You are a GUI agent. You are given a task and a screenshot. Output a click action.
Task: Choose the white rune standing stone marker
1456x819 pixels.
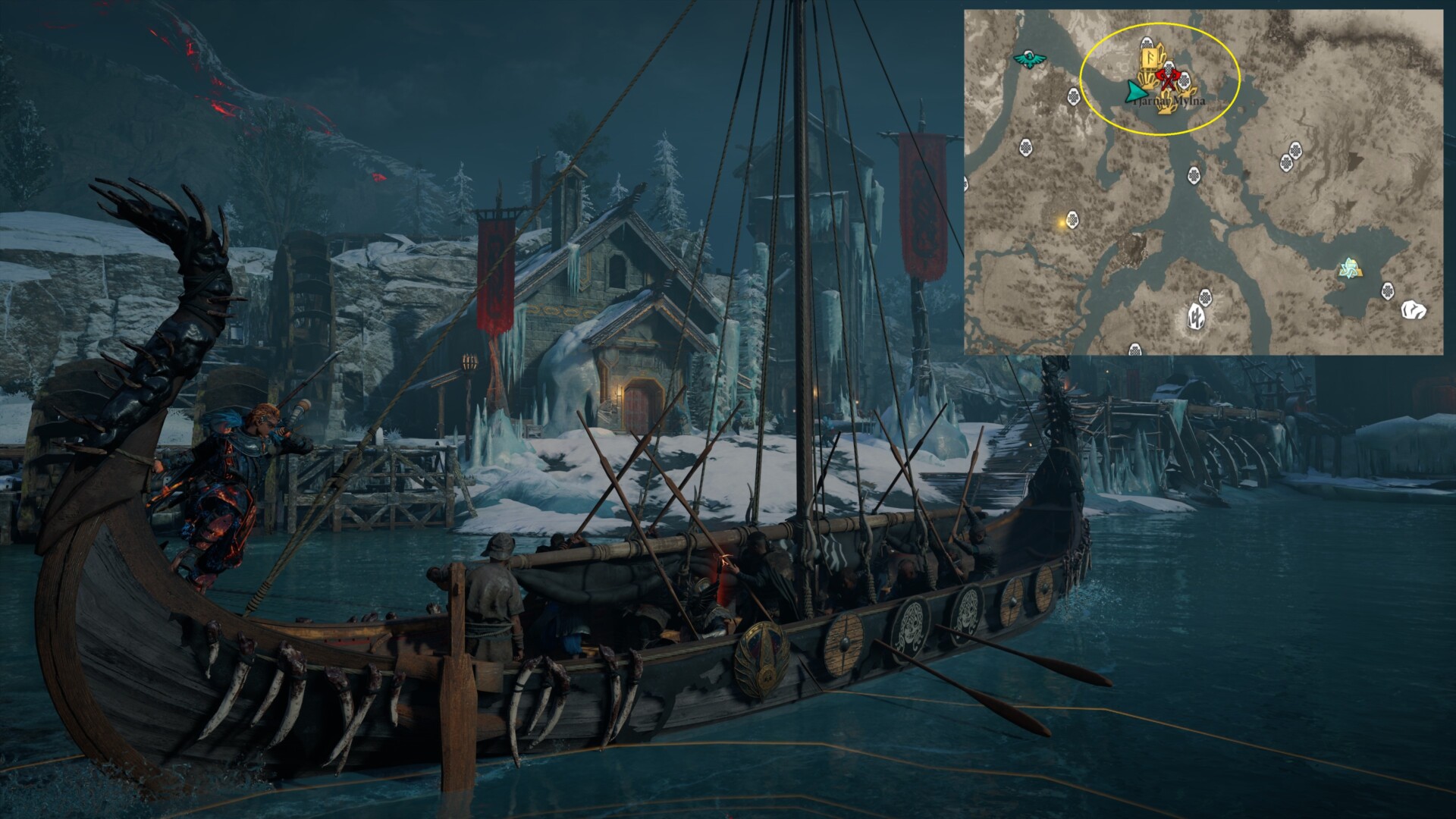(x=1197, y=318)
